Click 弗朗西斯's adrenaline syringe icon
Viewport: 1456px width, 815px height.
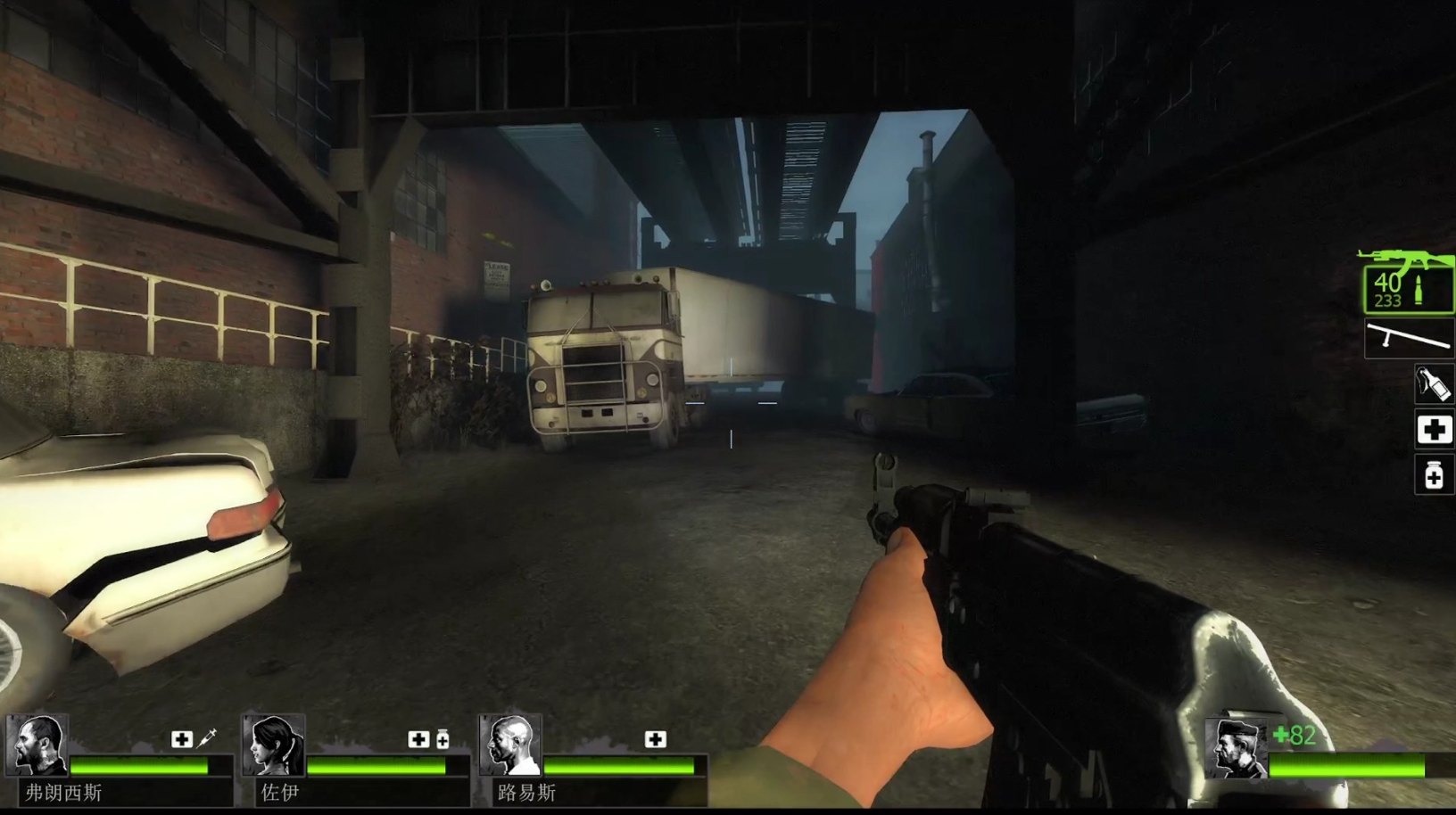[x=208, y=738]
